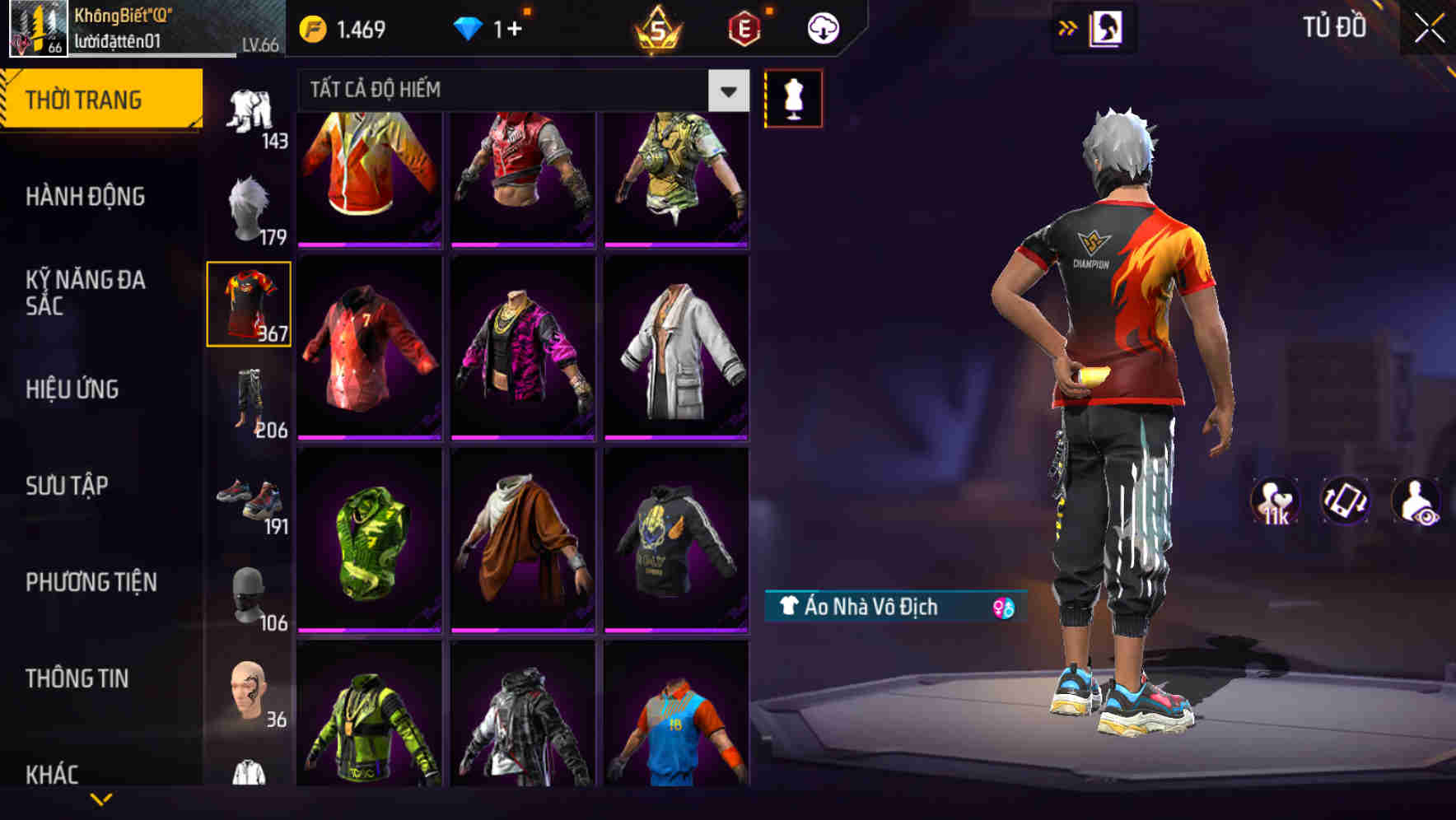Click the double-arrow collapse toggle at top right
This screenshot has width=1456, height=820.
(x=1068, y=27)
